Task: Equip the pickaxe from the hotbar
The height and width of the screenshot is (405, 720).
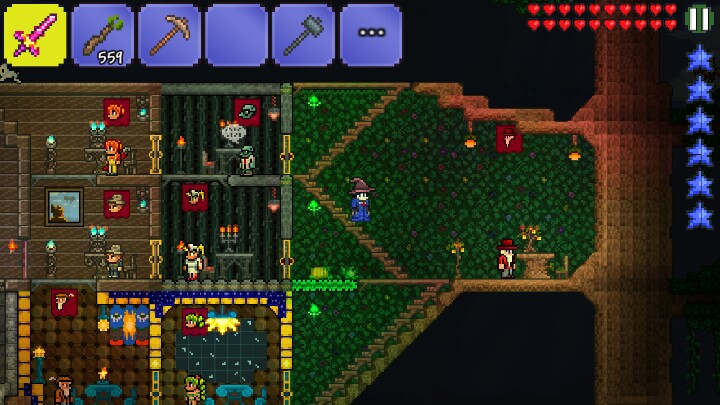Action: tap(169, 35)
